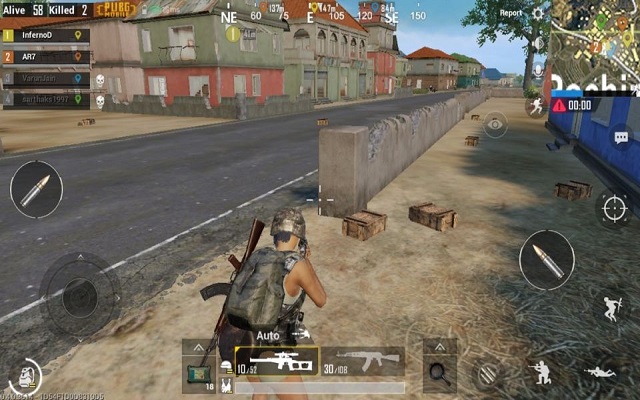Tap the left-side bullet fire button
Image resolution: width=640 pixels, height=400 pixels.
(36, 189)
